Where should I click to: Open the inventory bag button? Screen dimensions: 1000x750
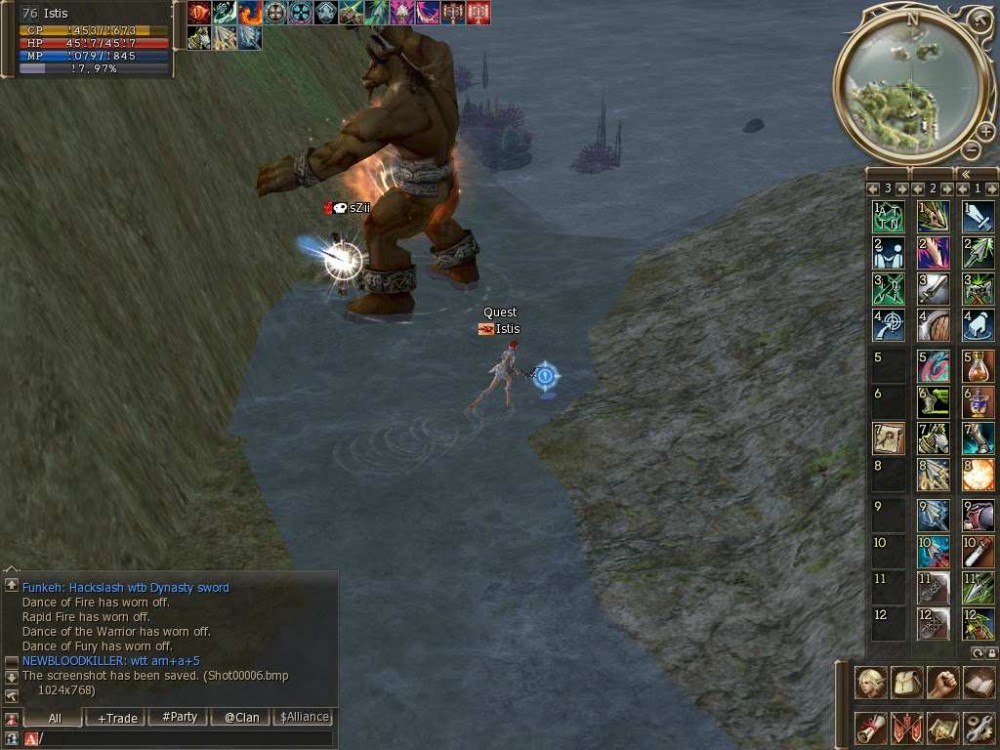point(907,682)
